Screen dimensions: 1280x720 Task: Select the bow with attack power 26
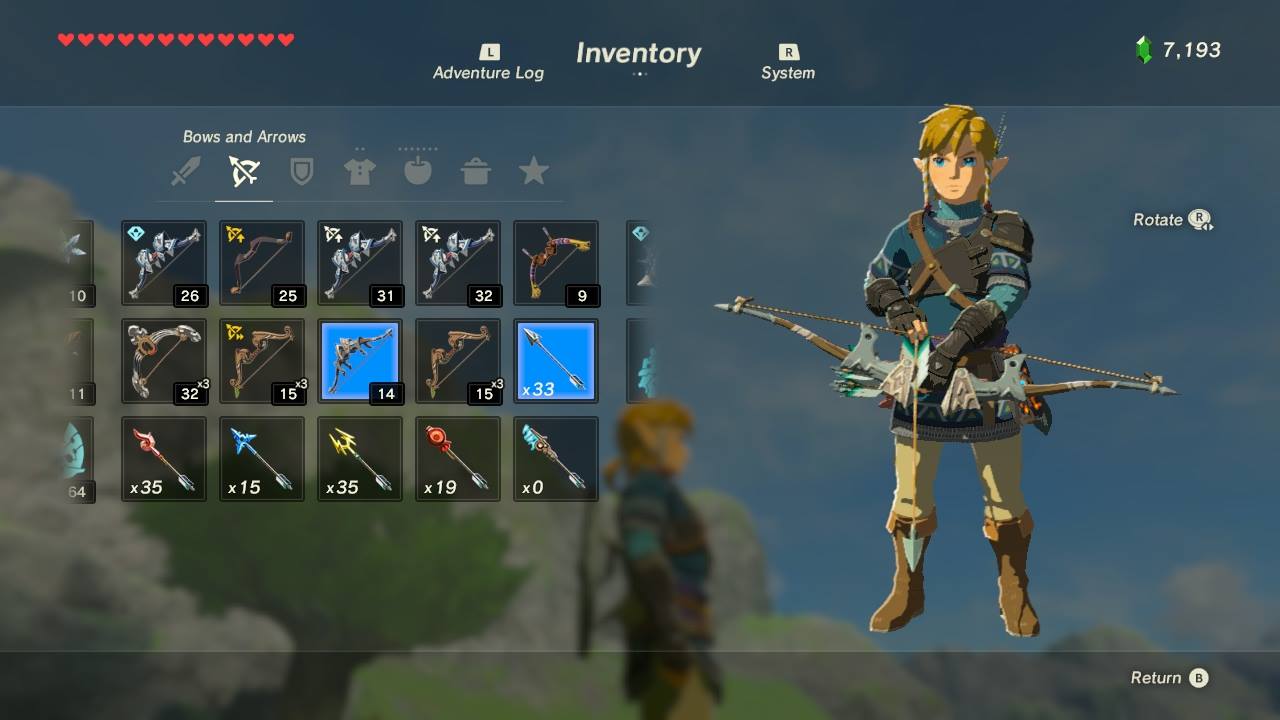[164, 263]
